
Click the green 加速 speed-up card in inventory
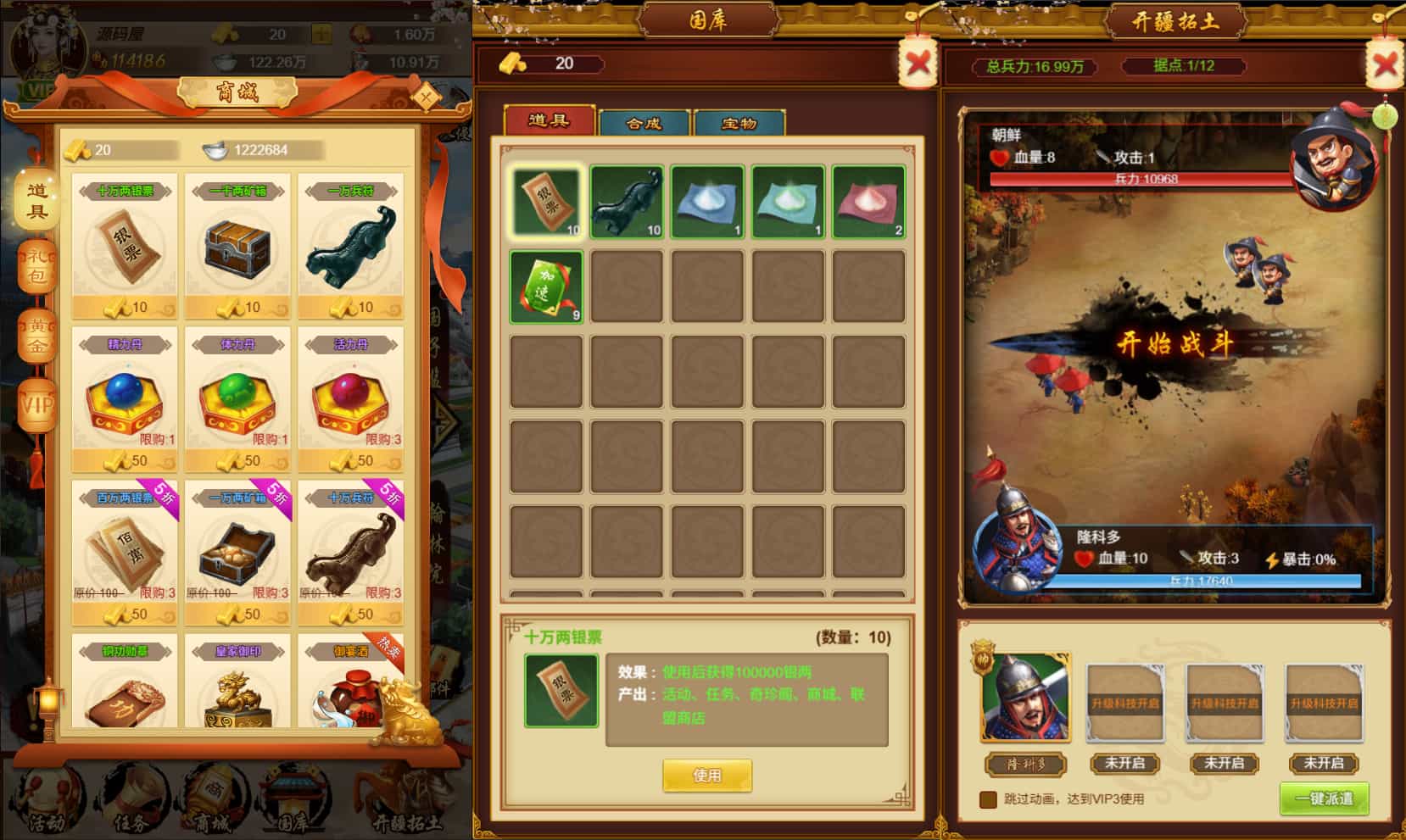coord(545,286)
